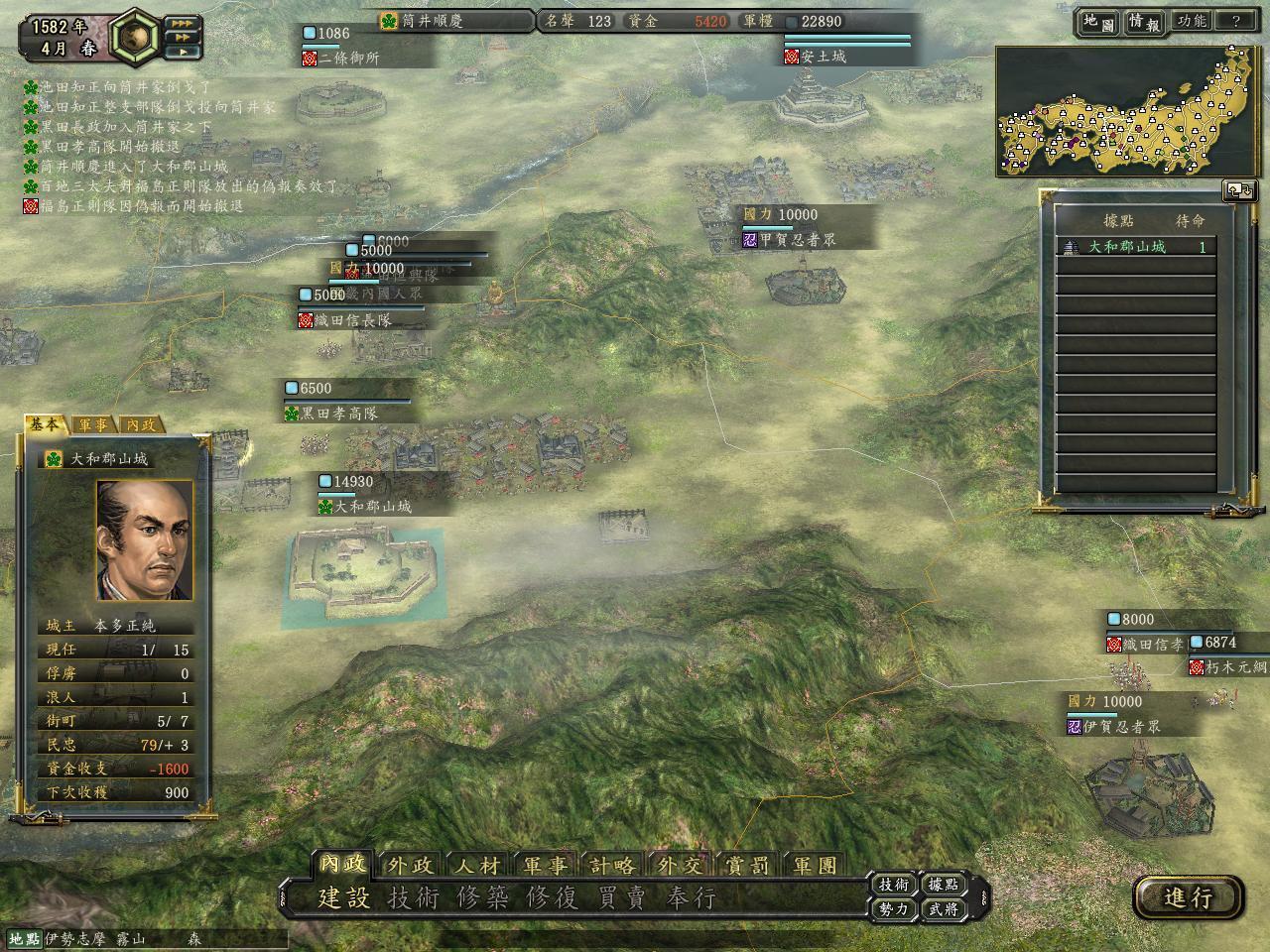
Task: Open the 據點 list button
Action: (943, 885)
